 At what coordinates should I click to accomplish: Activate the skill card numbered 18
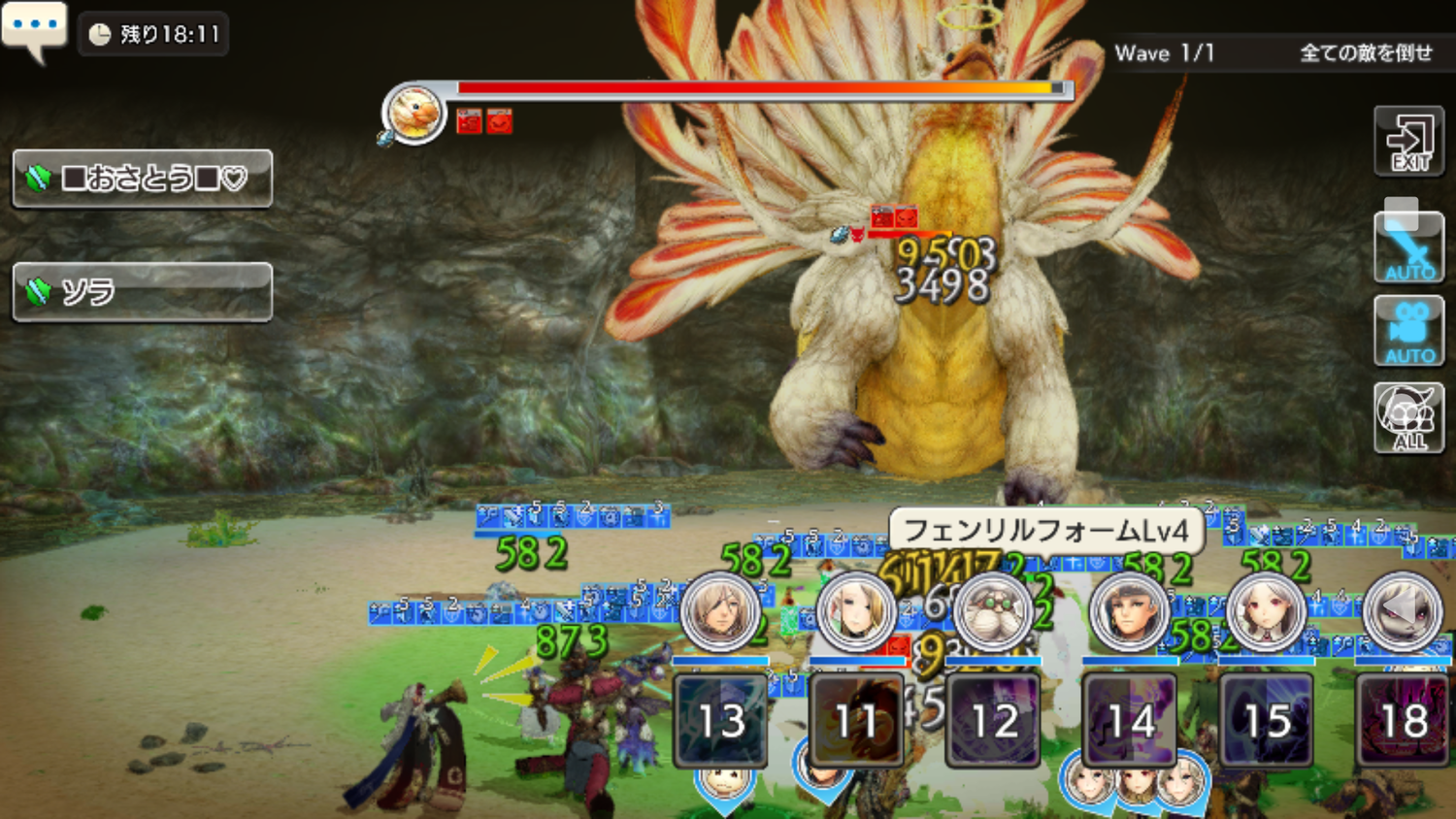1403,720
